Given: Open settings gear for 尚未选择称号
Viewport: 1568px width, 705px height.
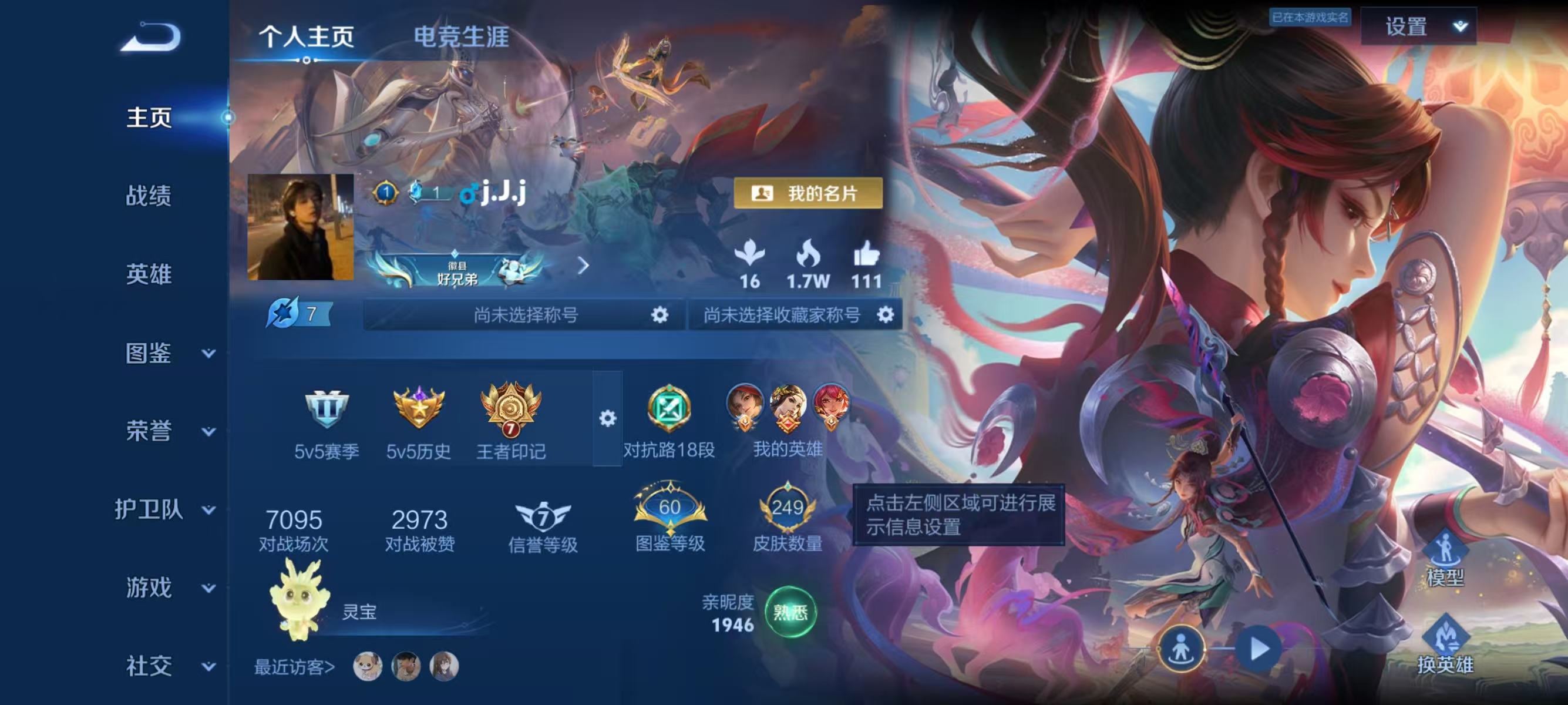Looking at the screenshot, I should [x=659, y=315].
